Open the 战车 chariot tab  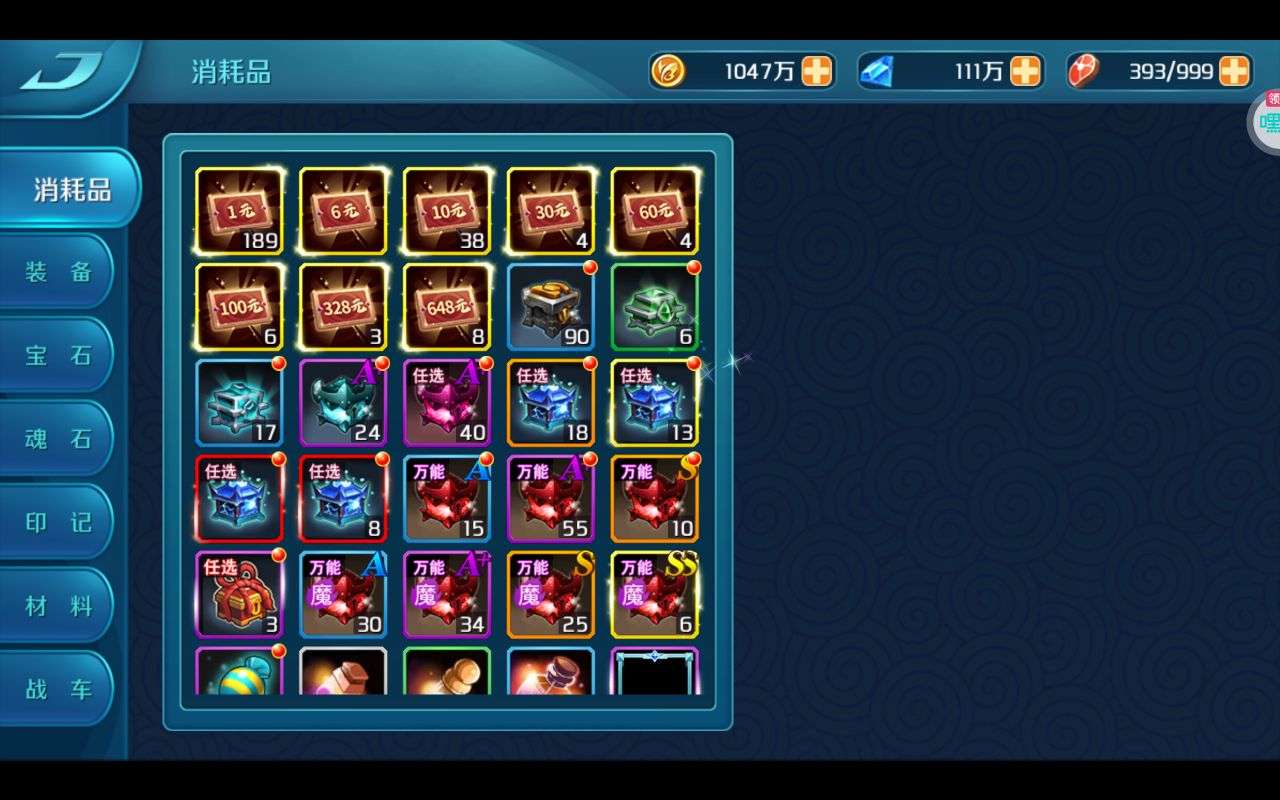(x=58, y=689)
